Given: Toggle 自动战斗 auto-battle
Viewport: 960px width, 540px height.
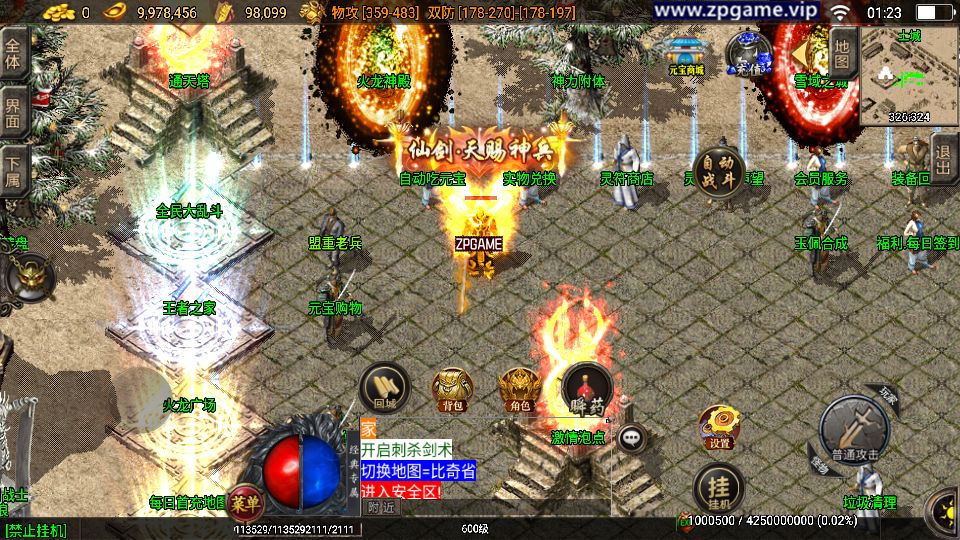Looking at the screenshot, I should [719, 171].
